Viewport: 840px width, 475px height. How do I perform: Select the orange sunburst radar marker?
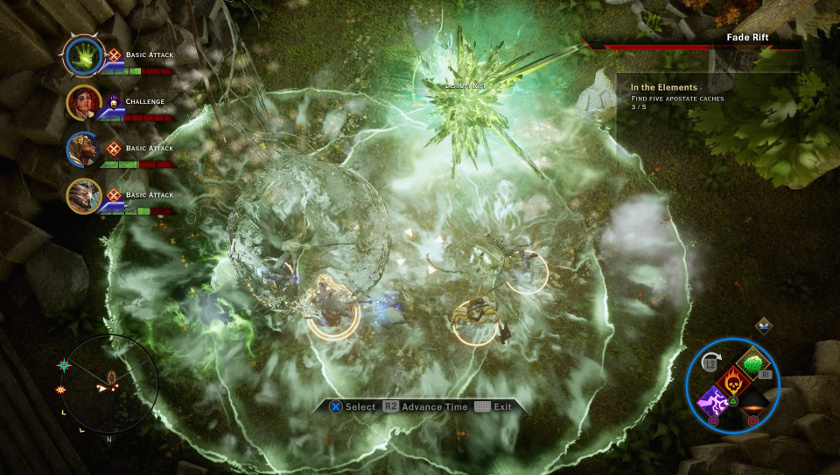62,388
